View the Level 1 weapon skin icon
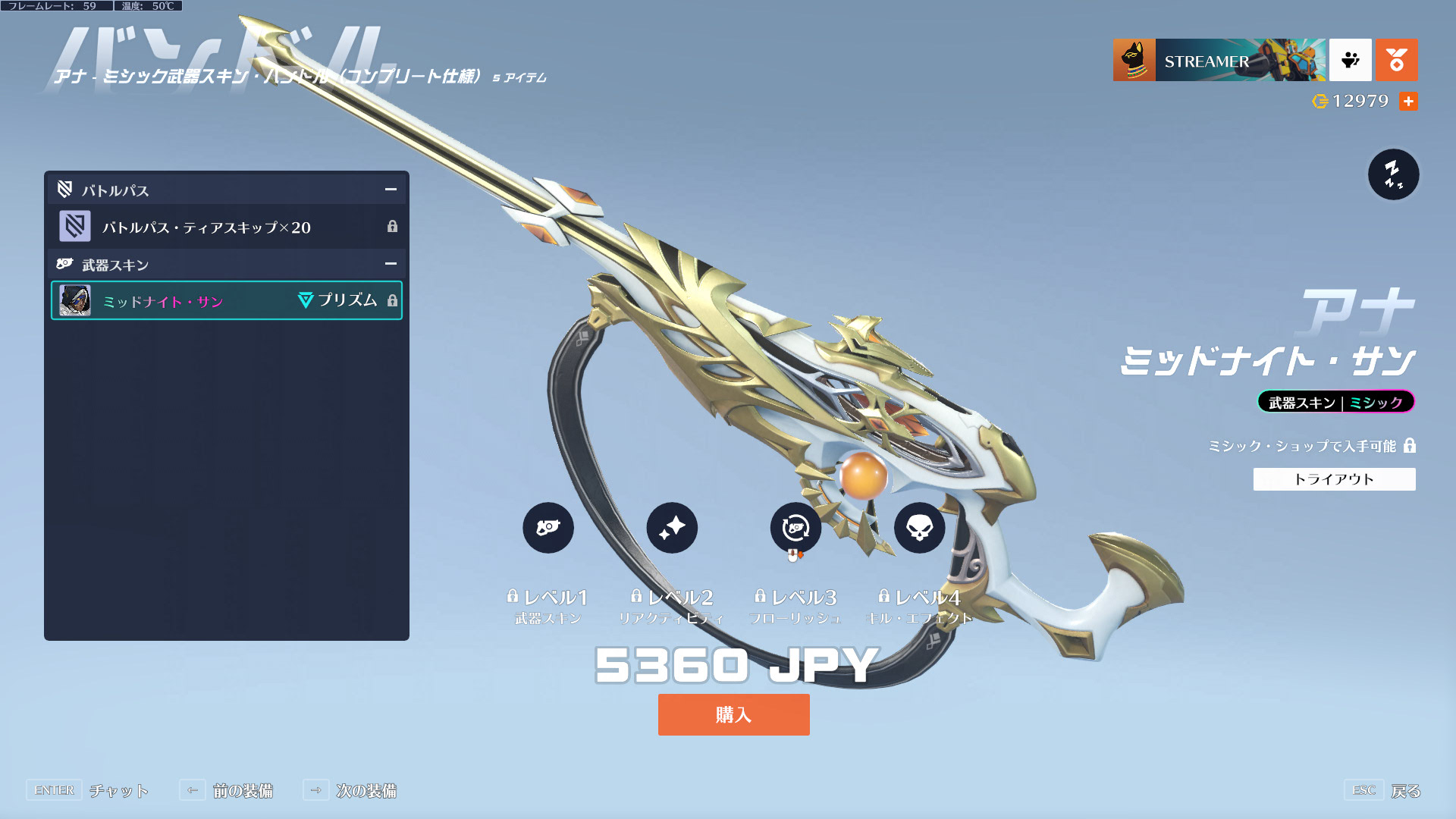The height and width of the screenshot is (819, 1456). click(548, 528)
